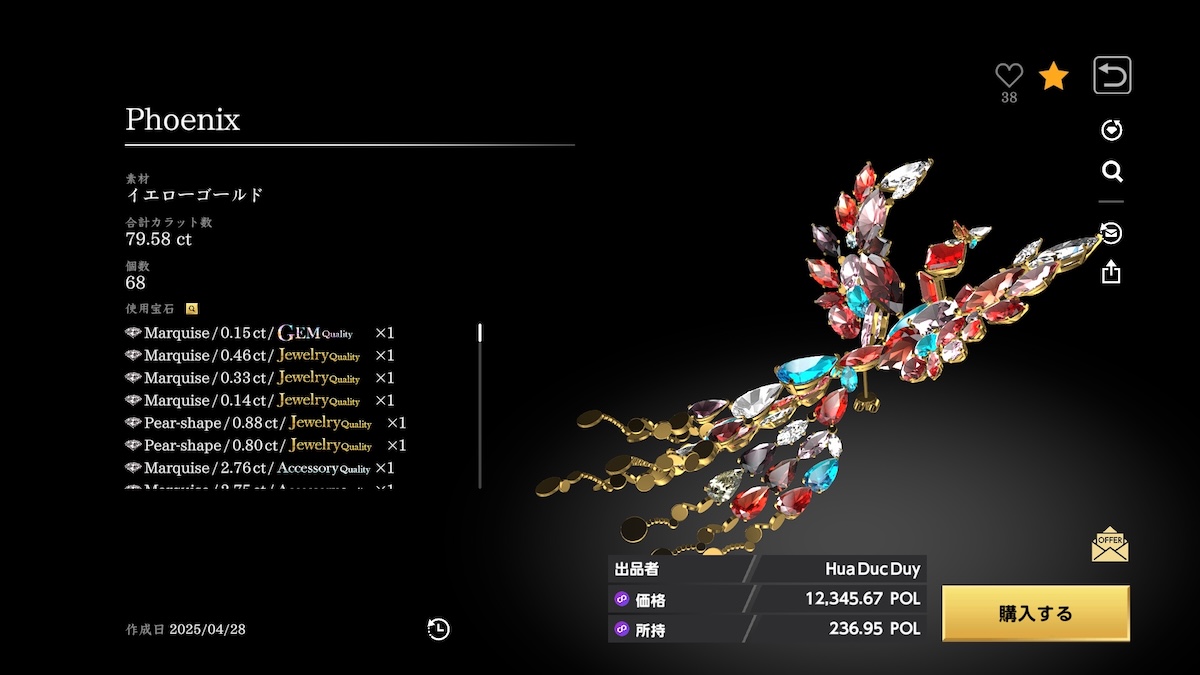This screenshot has height=675, width=1200.
Task: Open the OFFER envelope button
Action: (x=1110, y=544)
